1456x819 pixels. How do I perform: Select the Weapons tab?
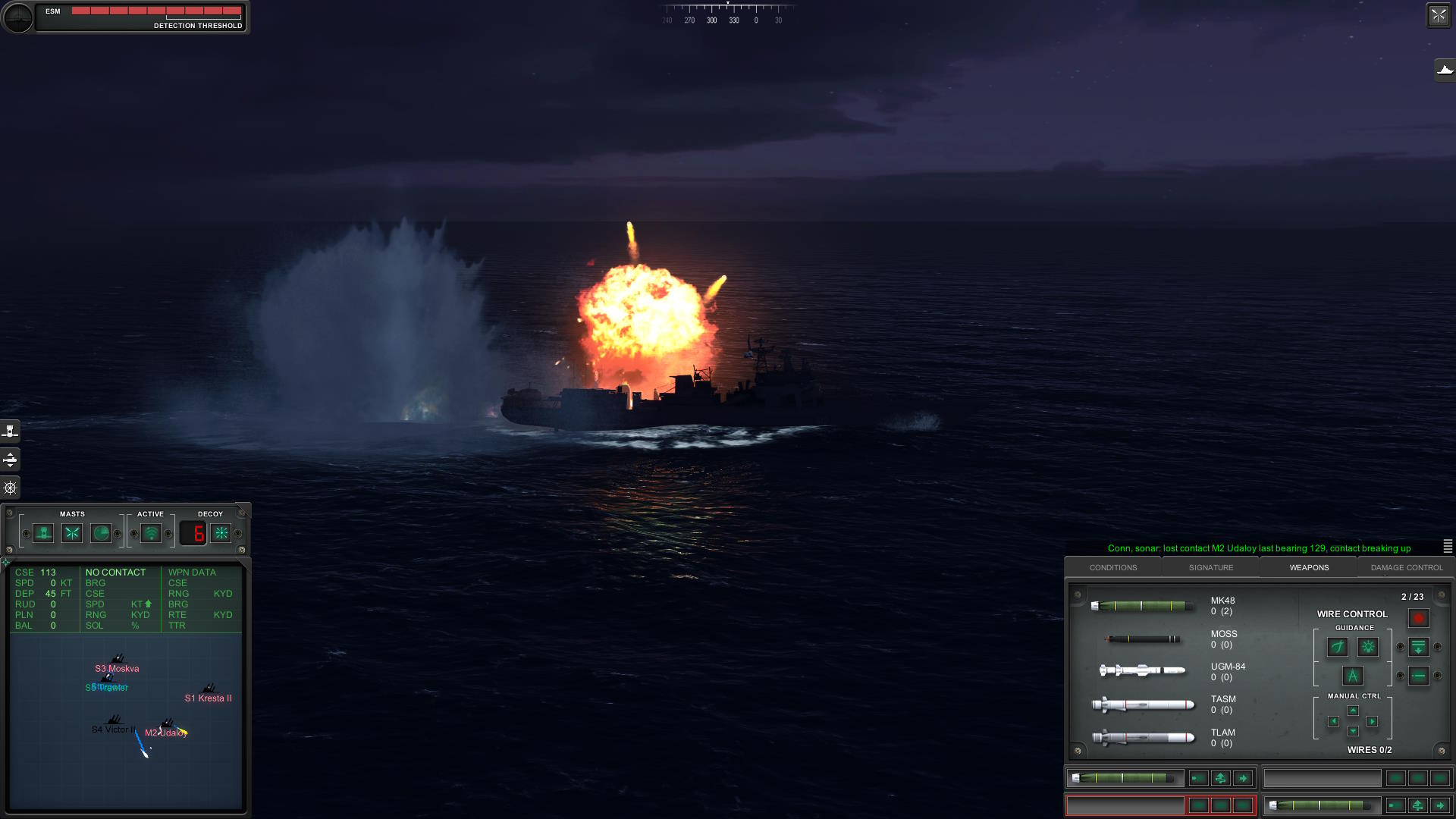click(x=1309, y=567)
